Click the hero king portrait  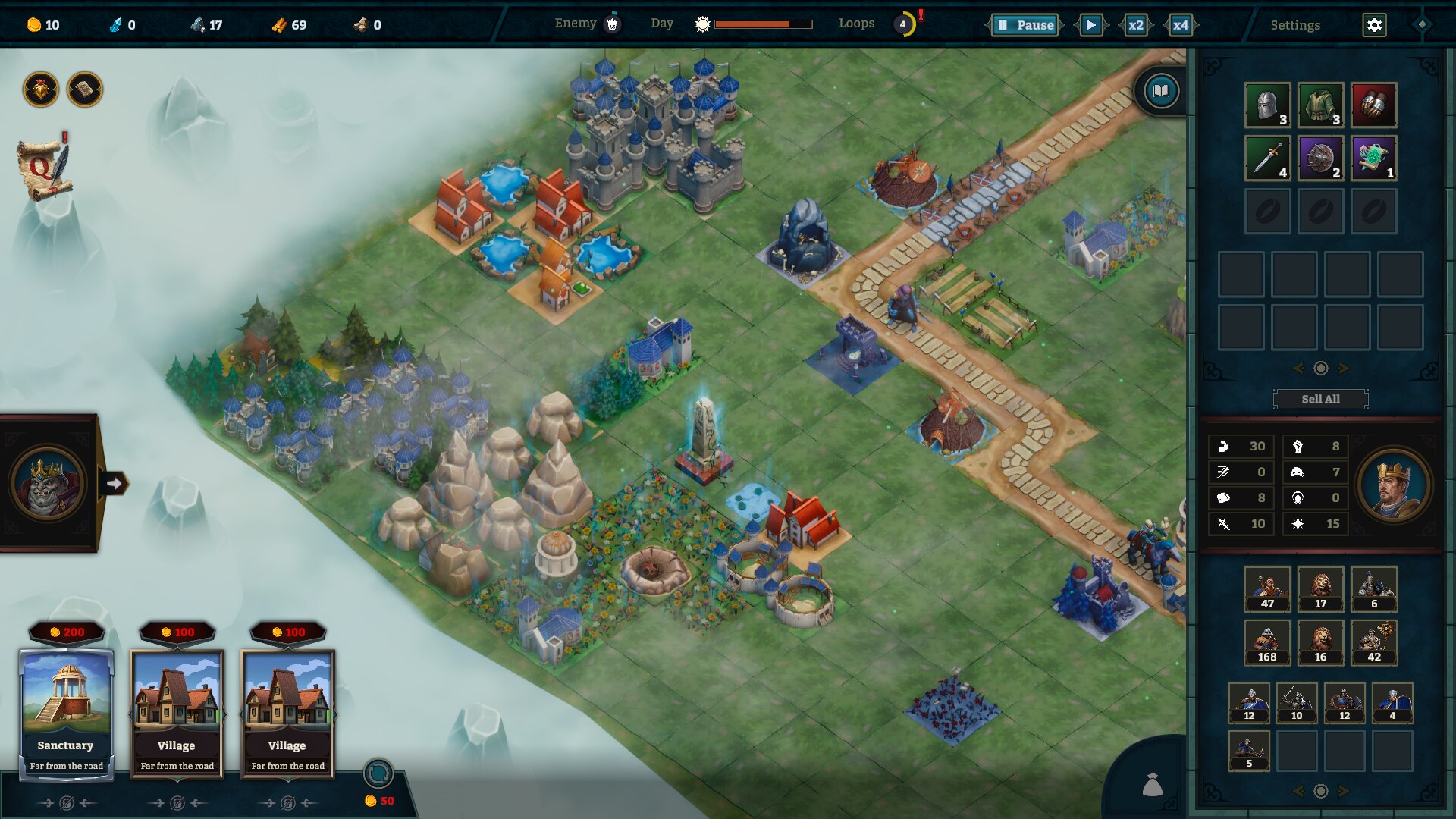1393,485
